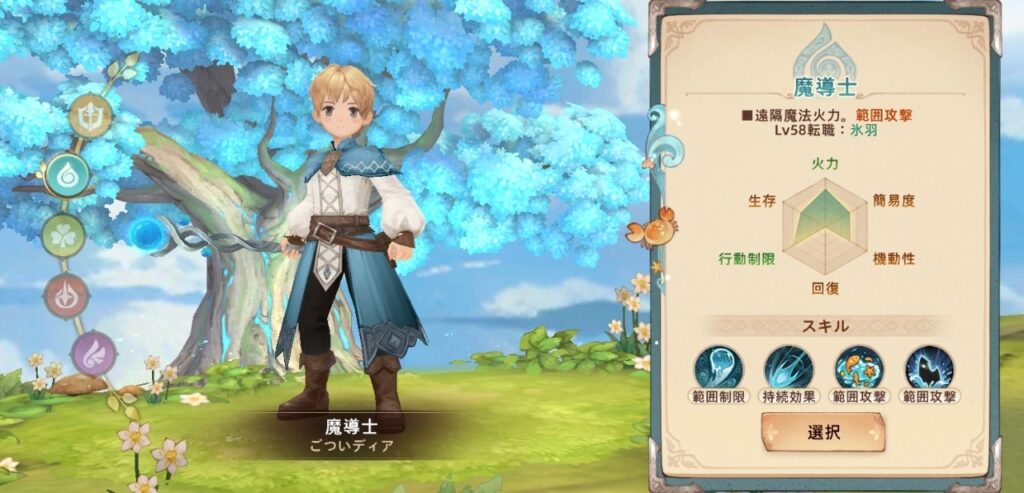Select the blue water-drop mage class icon
Image resolution: width=1024 pixels, height=493 pixels.
pyautogui.click(x=67, y=175)
